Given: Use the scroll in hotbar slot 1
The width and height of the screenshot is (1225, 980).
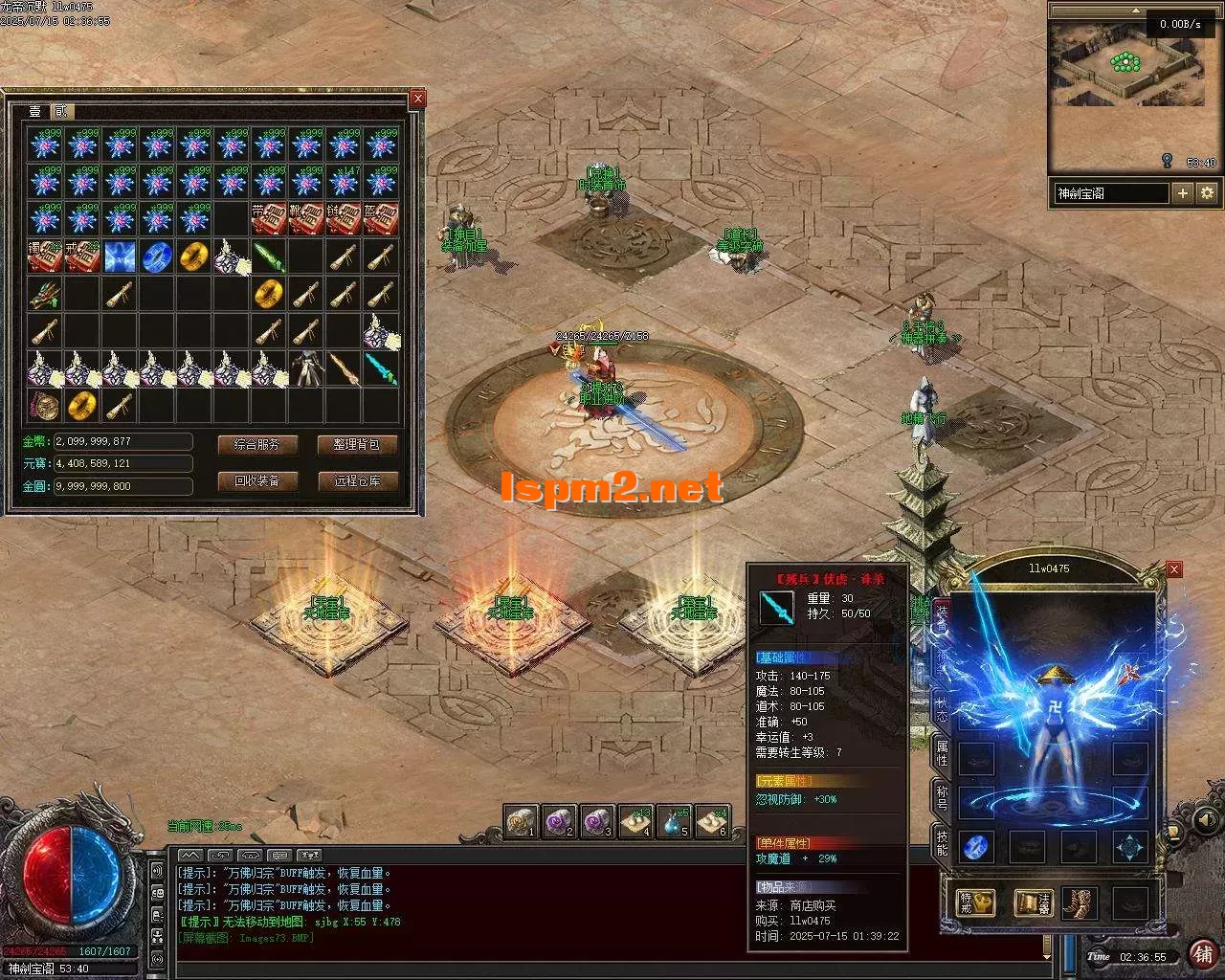Looking at the screenshot, I should [x=522, y=821].
